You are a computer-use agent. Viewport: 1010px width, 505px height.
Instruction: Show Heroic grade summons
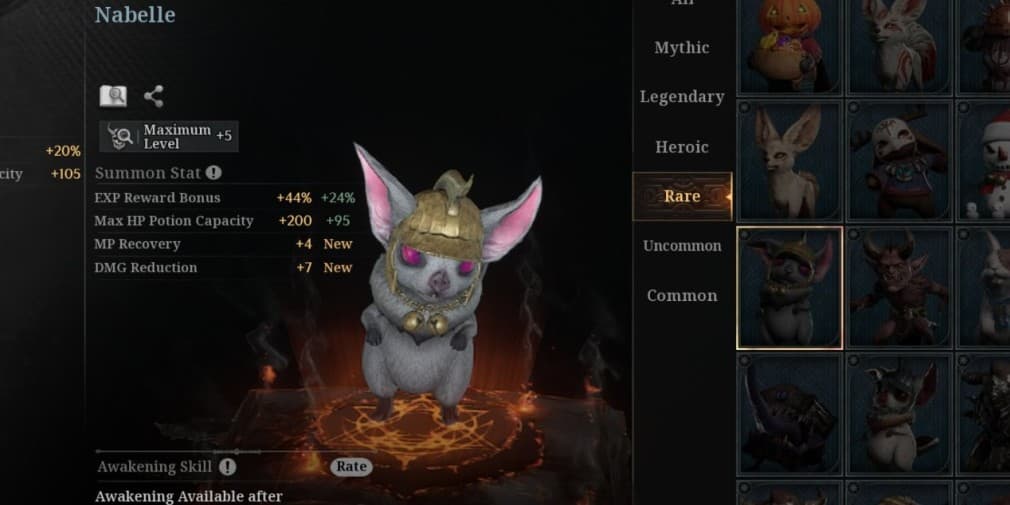coord(681,147)
